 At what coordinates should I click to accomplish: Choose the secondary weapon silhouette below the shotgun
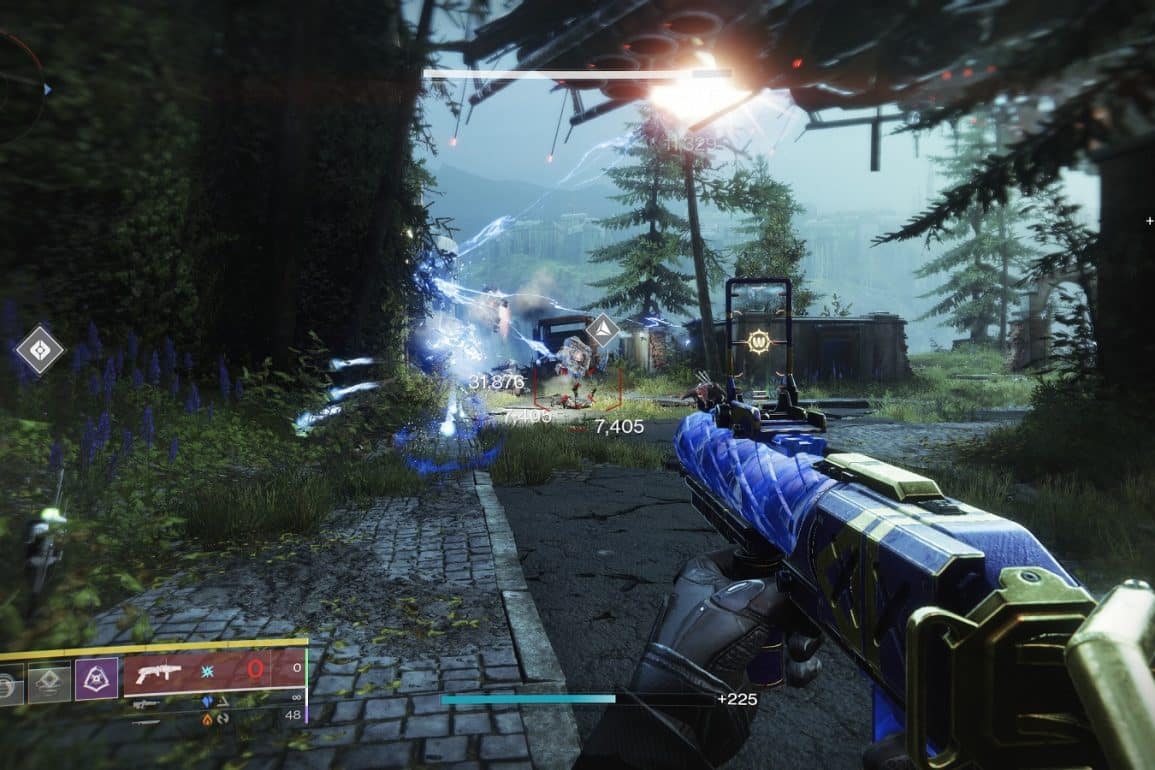pyautogui.click(x=145, y=704)
